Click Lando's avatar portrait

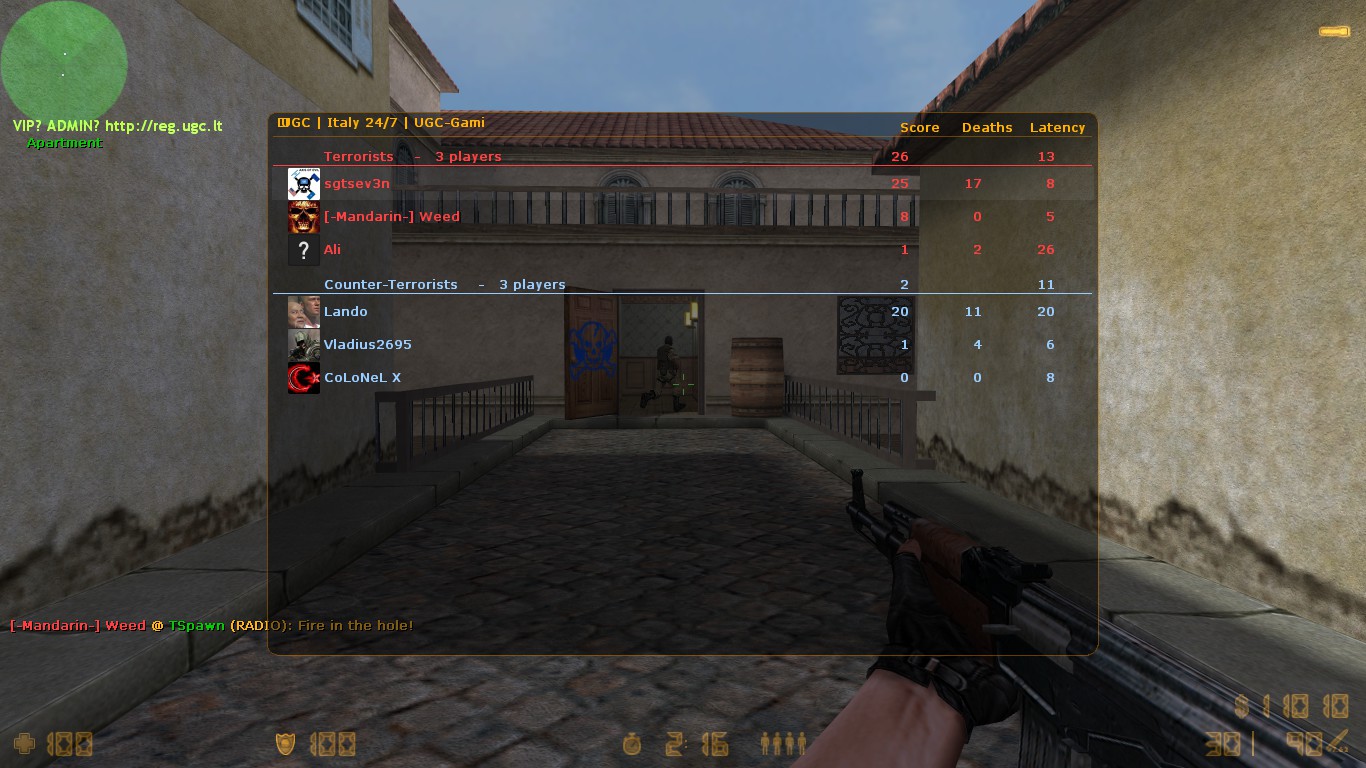[x=303, y=311]
